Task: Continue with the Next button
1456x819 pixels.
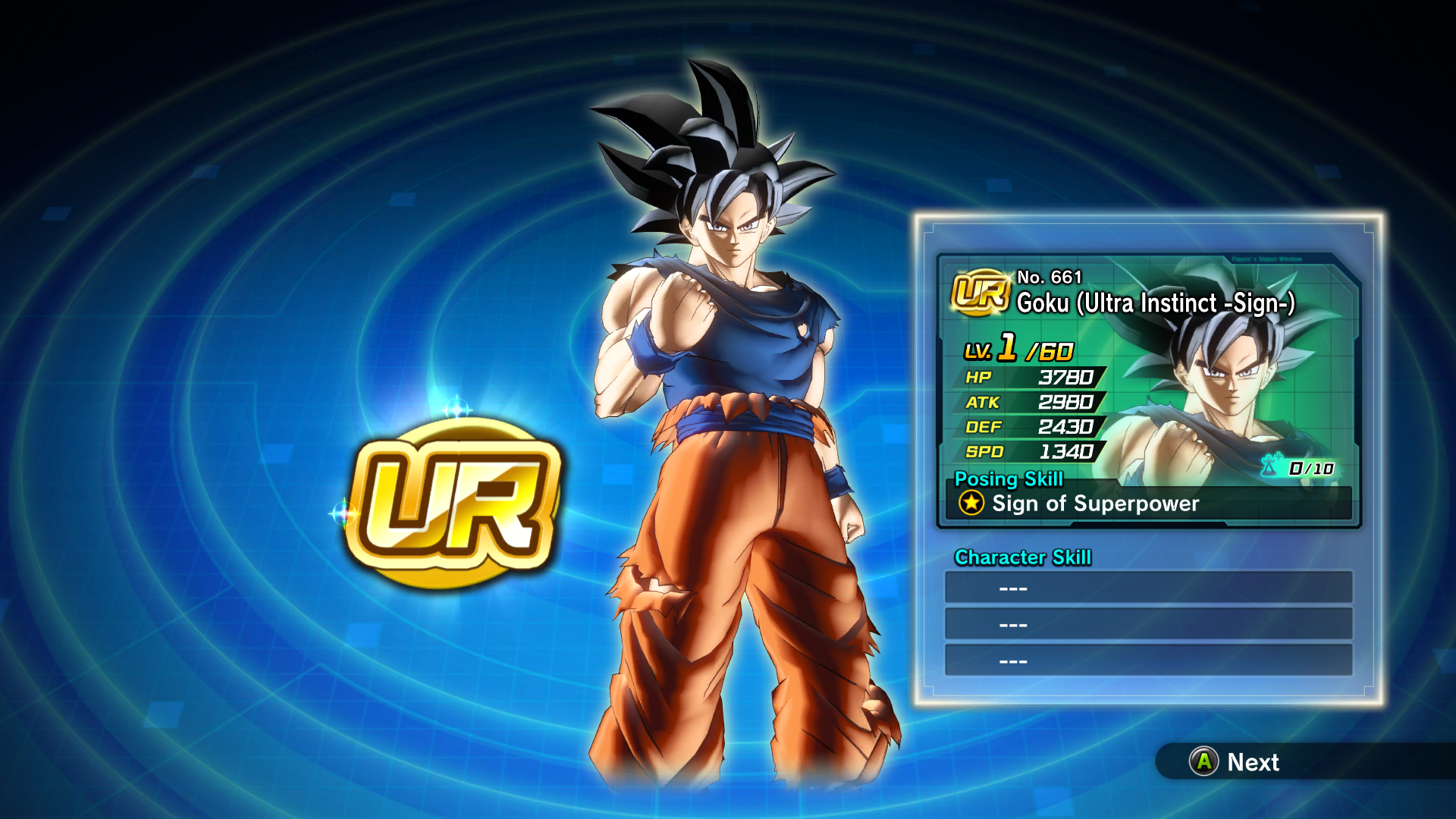Action: pos(1236,761)
